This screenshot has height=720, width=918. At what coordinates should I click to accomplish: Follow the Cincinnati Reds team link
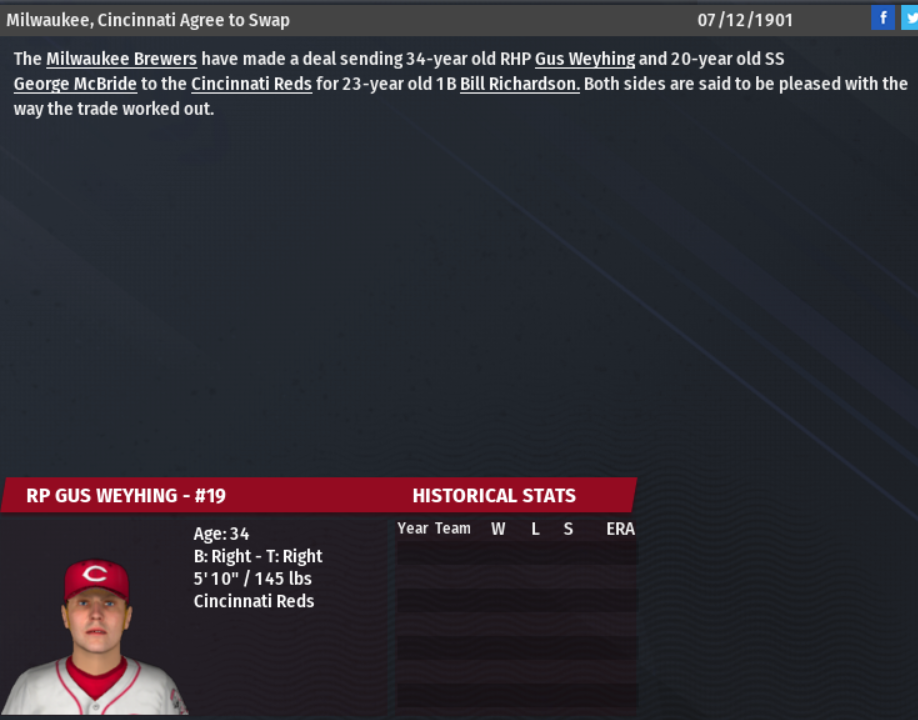(251, 84)
